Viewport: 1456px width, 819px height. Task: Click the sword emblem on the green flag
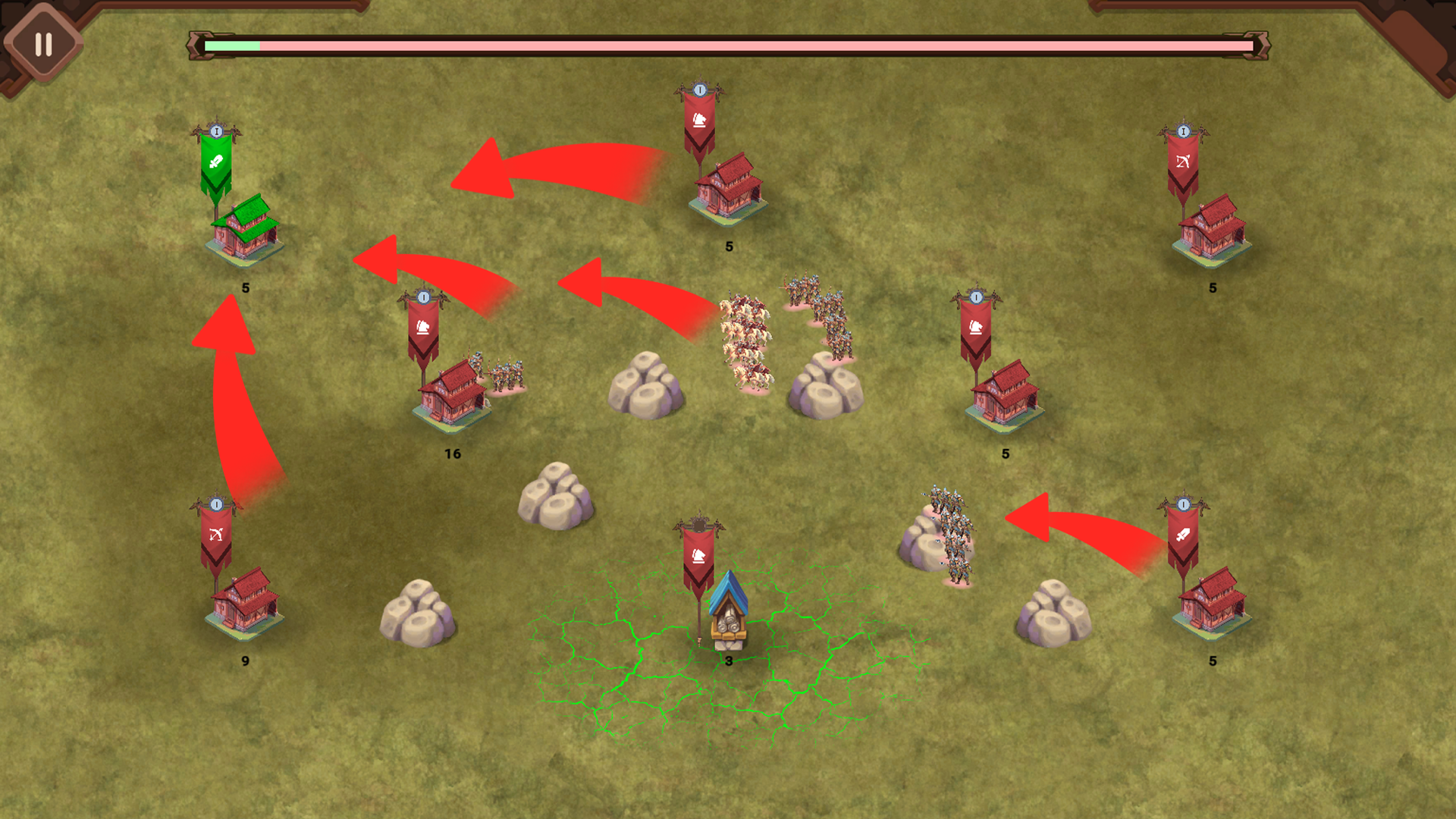point(215,161)
